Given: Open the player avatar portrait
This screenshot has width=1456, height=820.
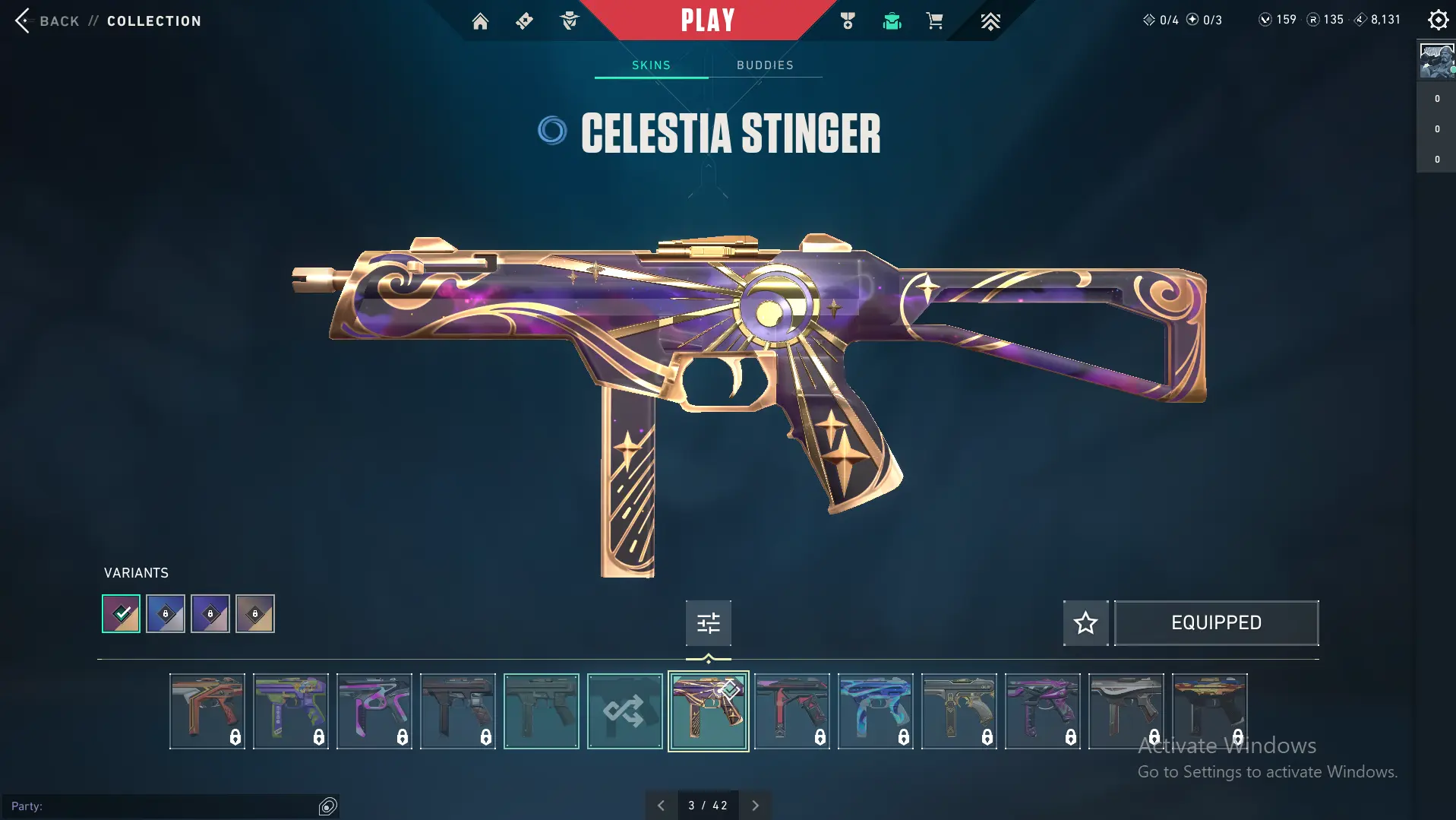Looking at the screenshot, I should [1436, 61].
